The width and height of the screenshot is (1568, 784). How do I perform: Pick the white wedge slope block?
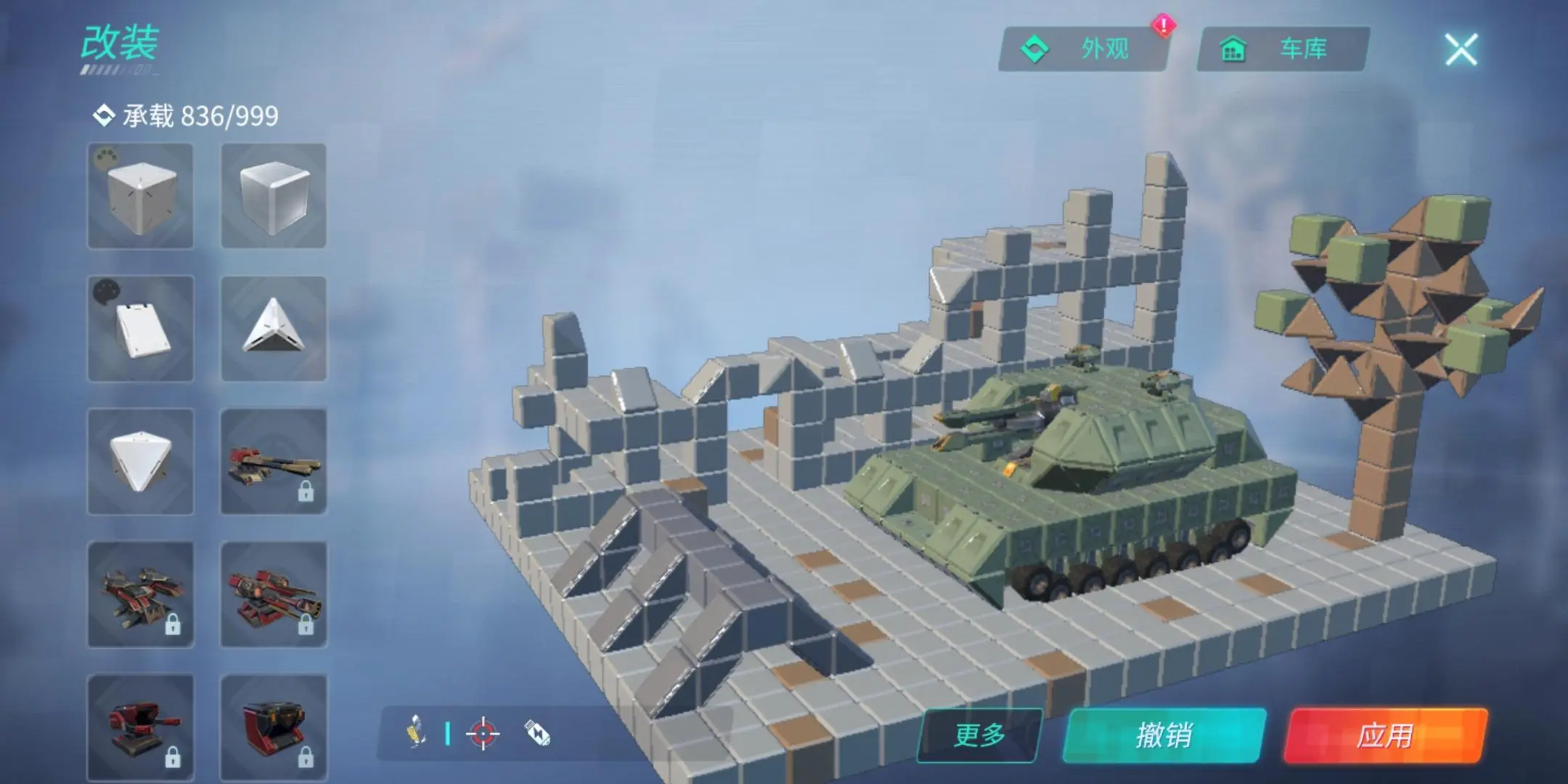(x=140, y=329)
